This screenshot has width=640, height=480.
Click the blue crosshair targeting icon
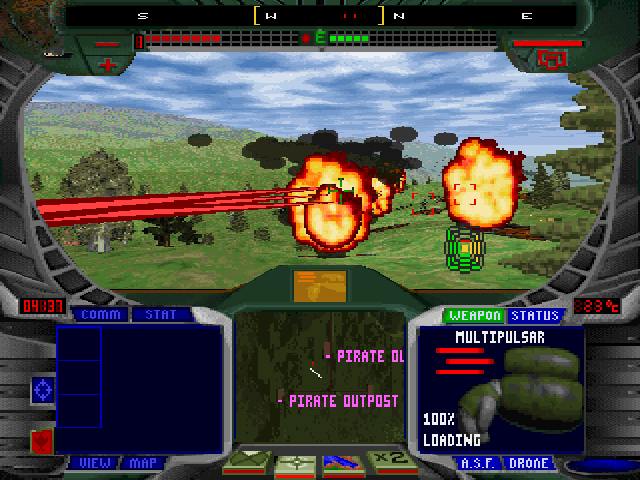[x=43, y=389]
